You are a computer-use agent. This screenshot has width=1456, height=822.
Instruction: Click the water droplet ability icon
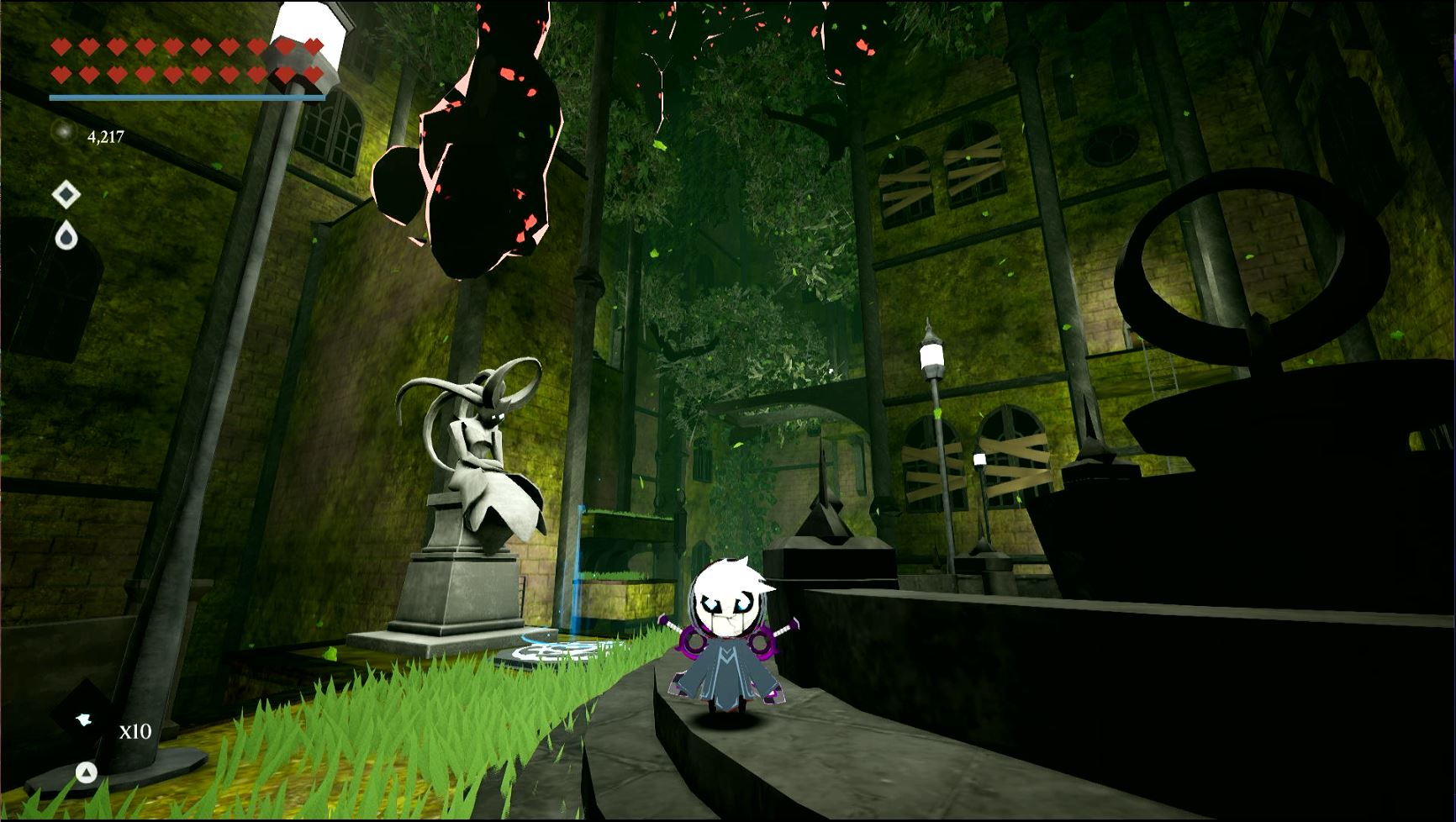coord(67,238)
